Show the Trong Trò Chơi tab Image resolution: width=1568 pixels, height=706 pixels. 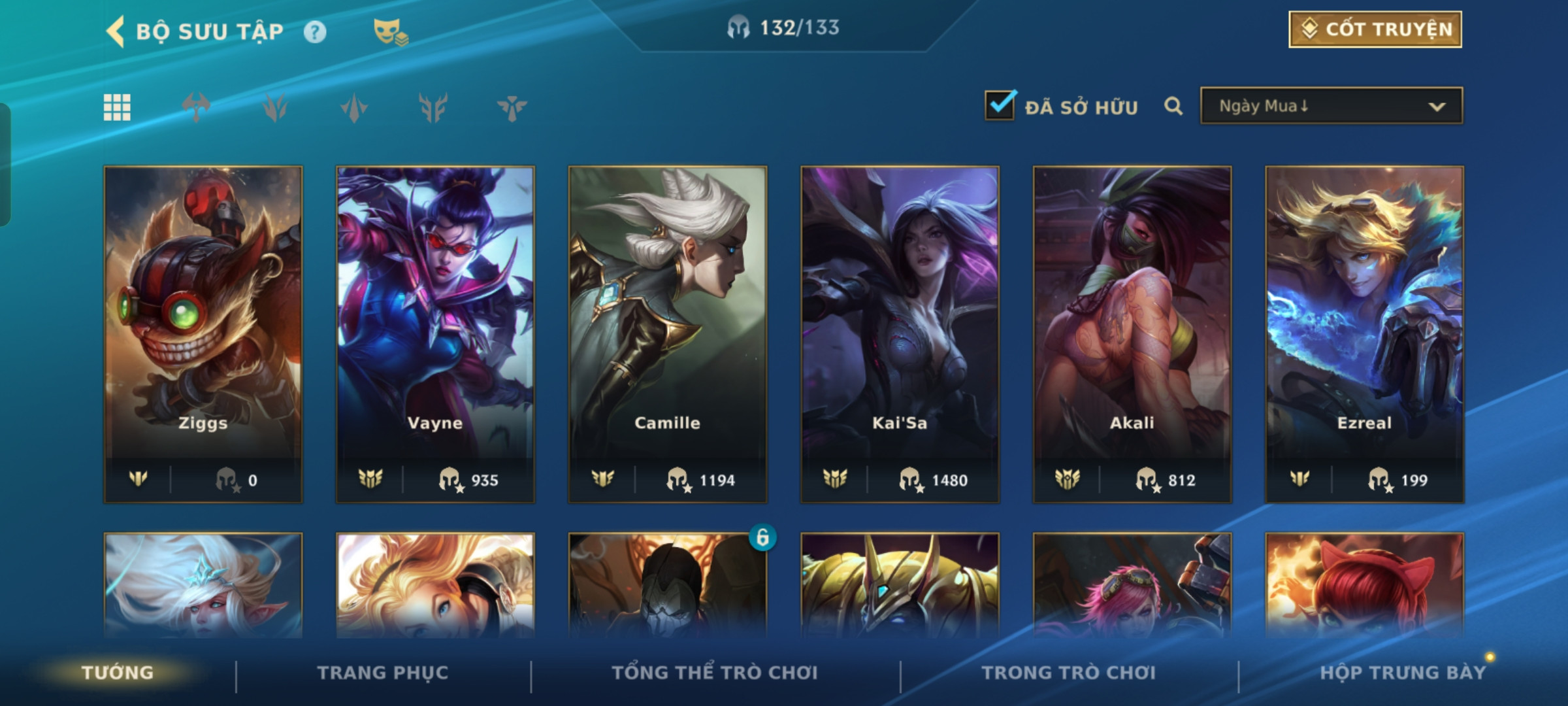[1068, 673]
